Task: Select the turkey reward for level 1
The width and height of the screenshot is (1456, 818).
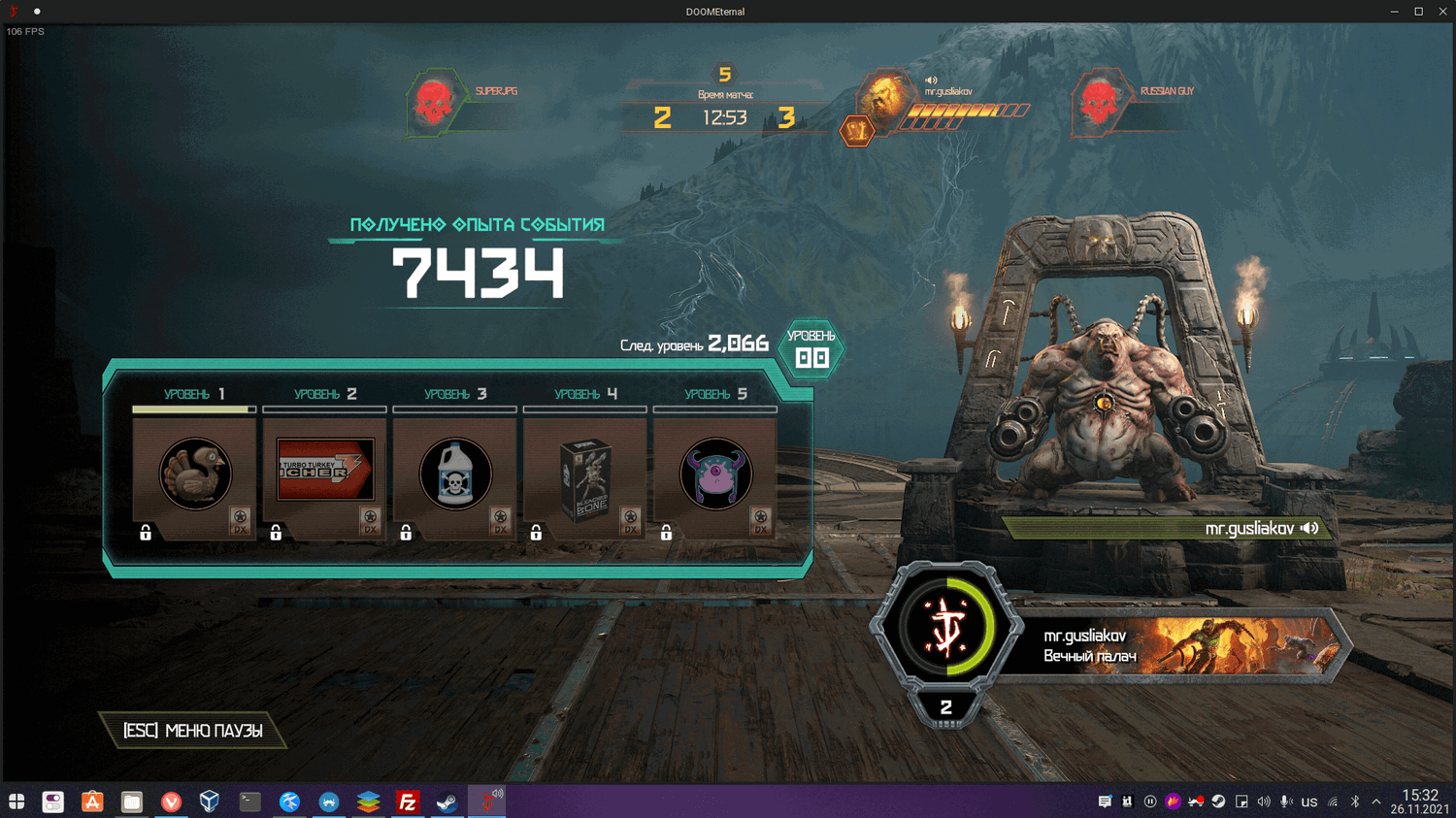Action: click(x=195, y=474)
